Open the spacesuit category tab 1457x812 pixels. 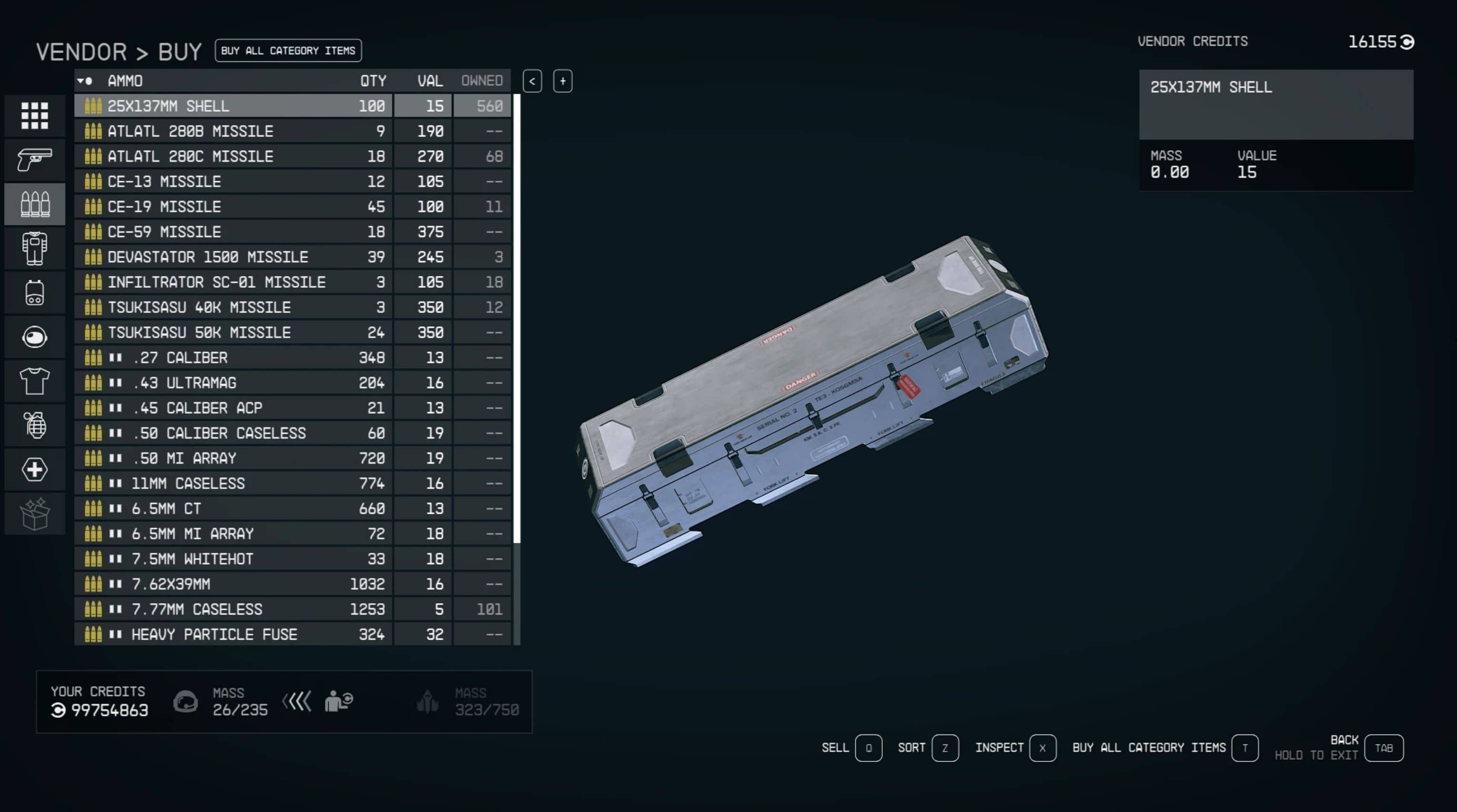[x=35, y=248]
